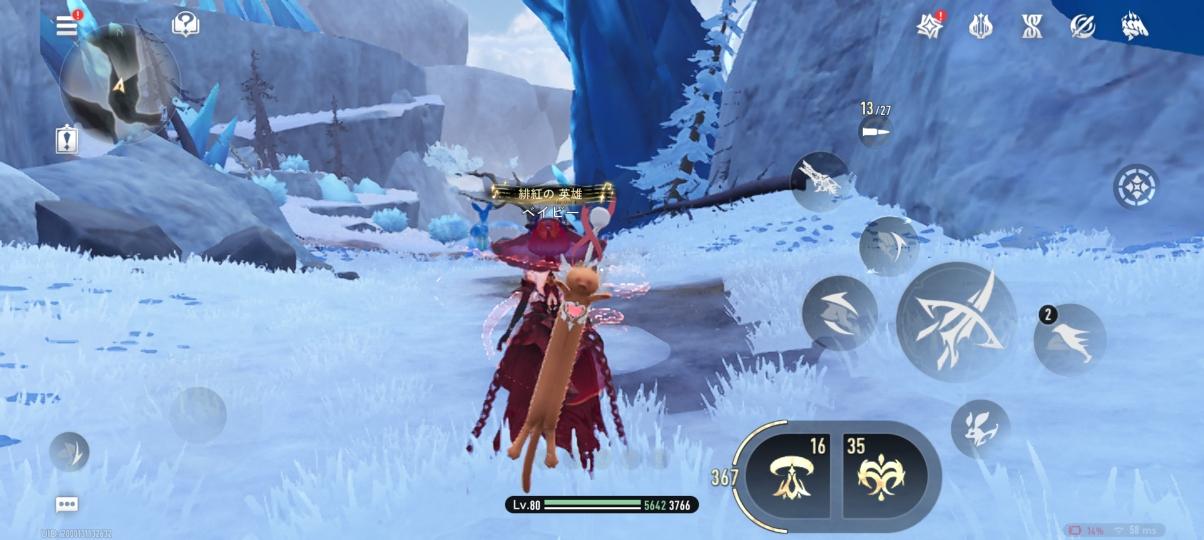Open the hamburger main menu
1204x540 pixels.
[67, 26]
